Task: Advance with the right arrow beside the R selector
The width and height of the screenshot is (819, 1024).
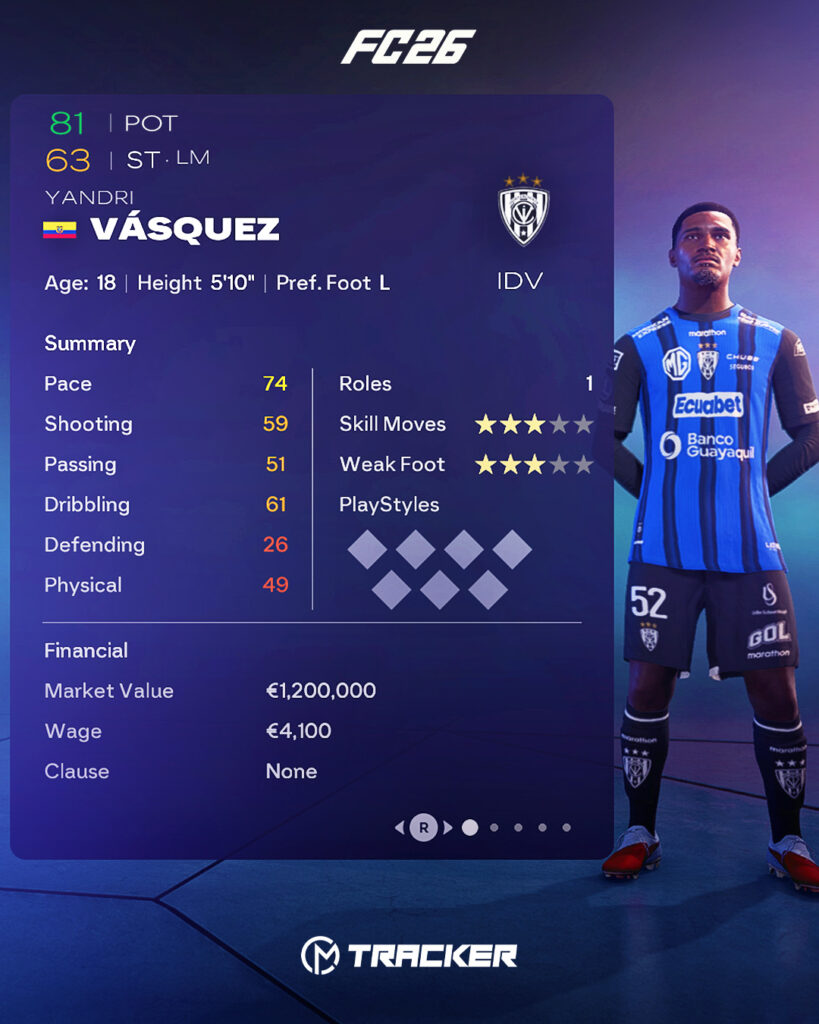Action: [x=448, y=827]
